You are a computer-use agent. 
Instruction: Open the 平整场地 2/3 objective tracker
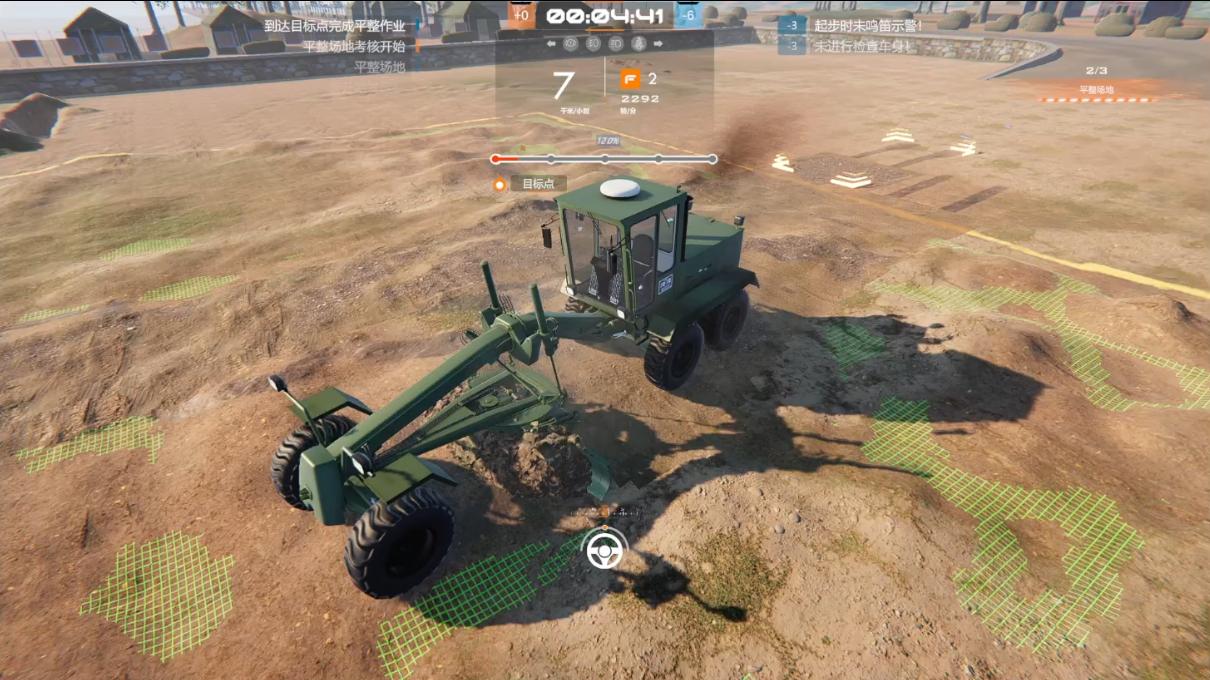click(x=1096, y=82)
